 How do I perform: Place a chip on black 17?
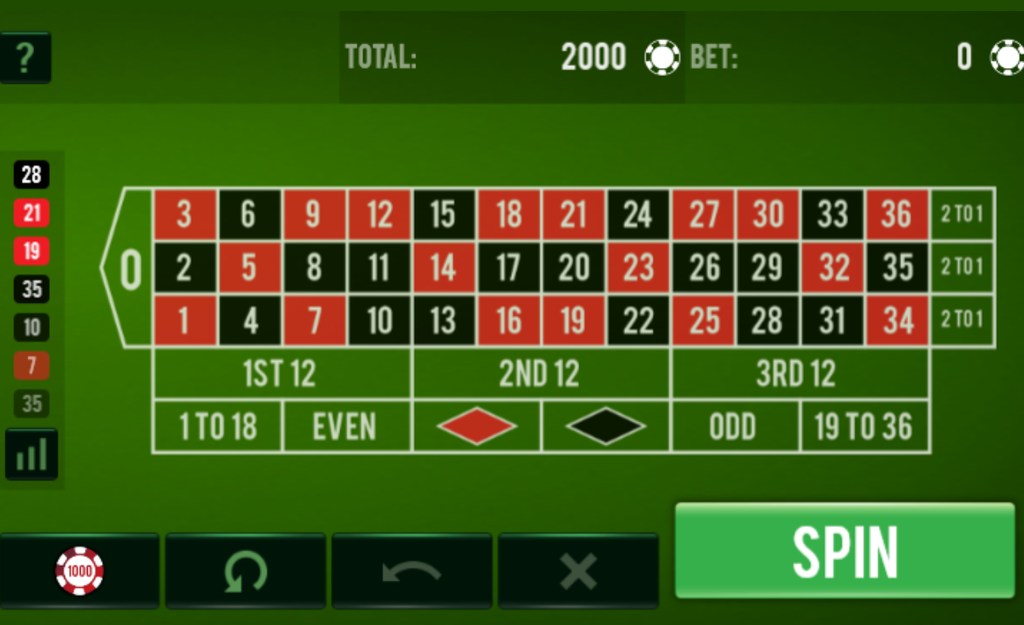pyautogui.click(x=508, y=267)
